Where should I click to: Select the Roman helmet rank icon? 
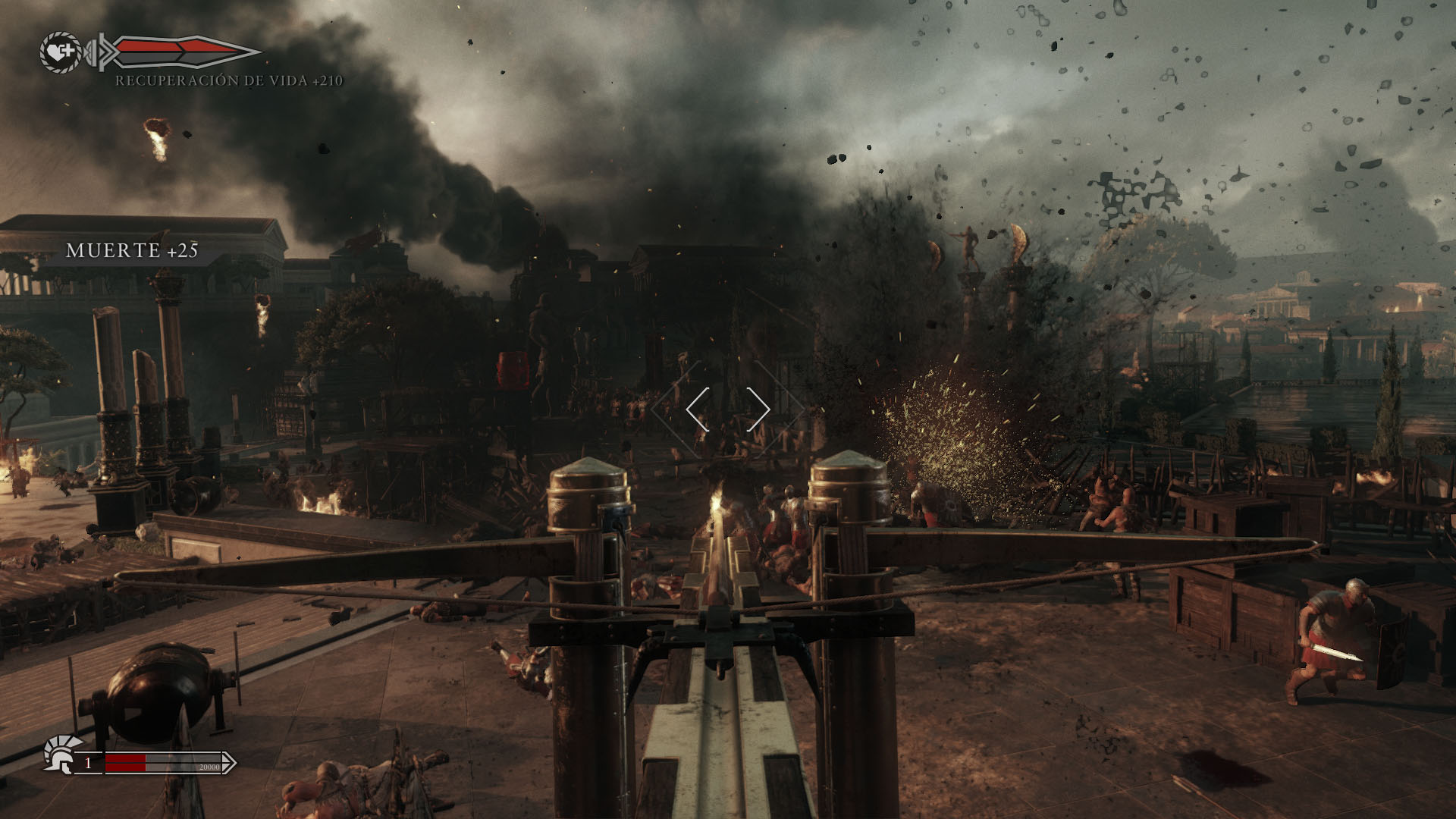pos(61,755)
